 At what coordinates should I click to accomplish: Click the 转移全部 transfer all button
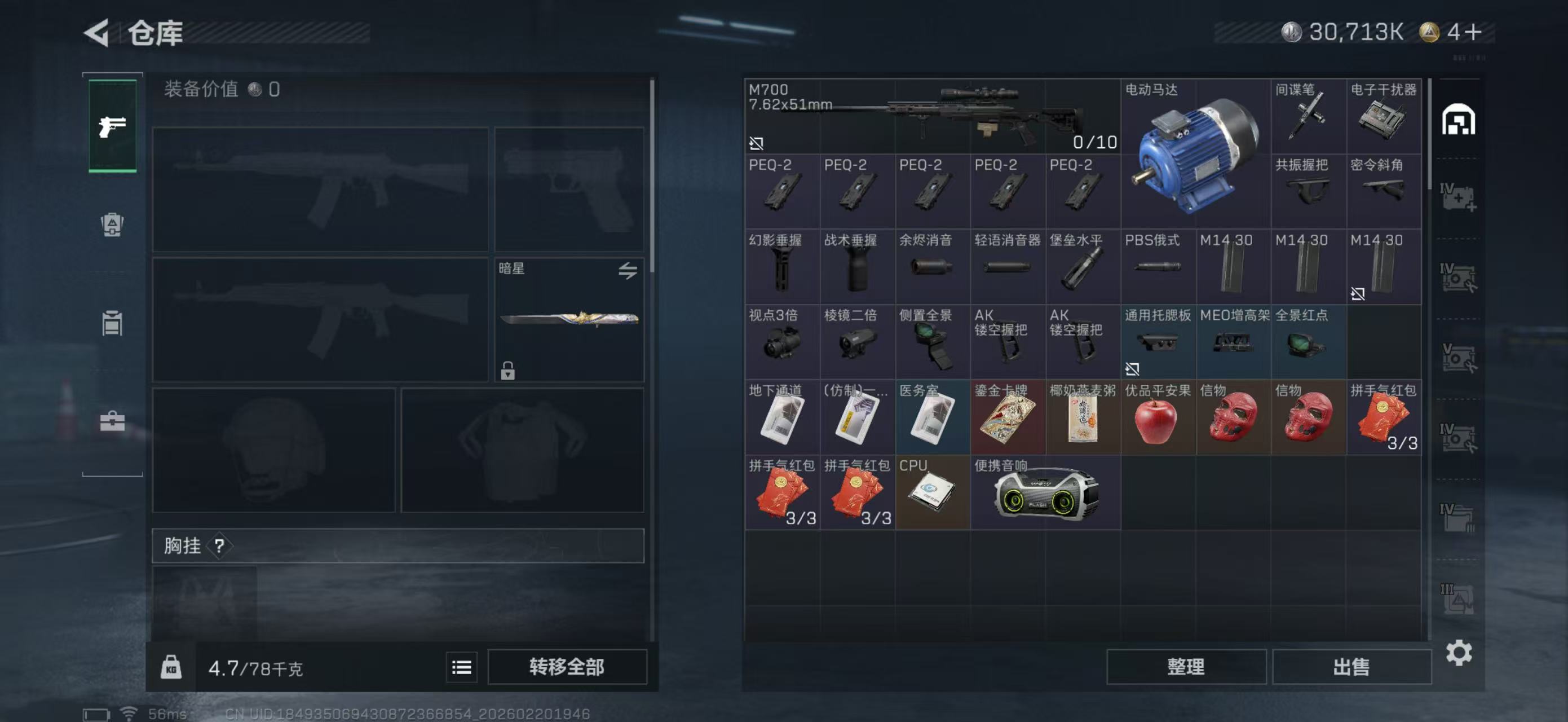tap(566, 667)
